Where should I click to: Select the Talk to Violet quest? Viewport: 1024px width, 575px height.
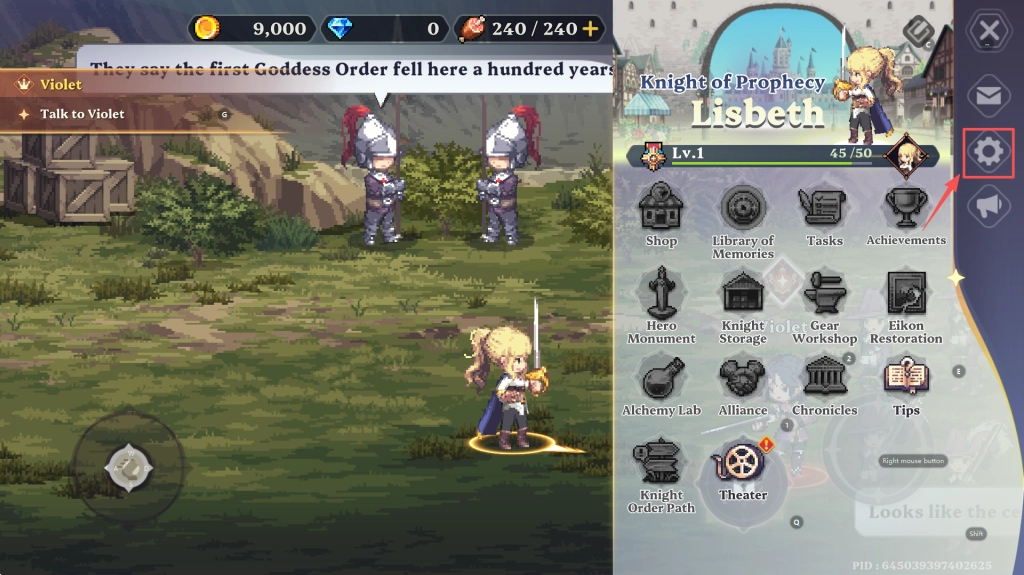(x=82, y=114)
